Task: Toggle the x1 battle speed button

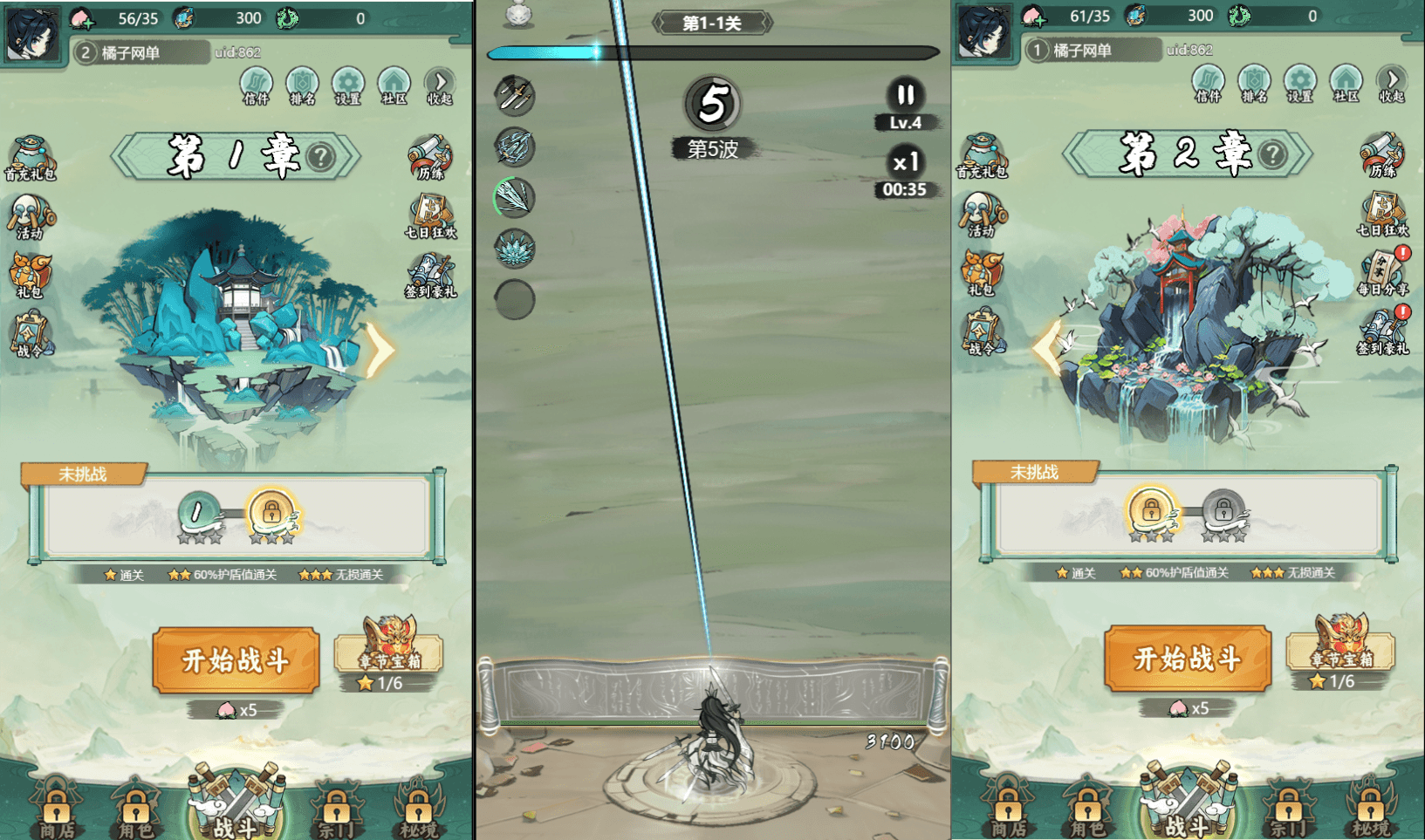Action: [x=905, y=162]
